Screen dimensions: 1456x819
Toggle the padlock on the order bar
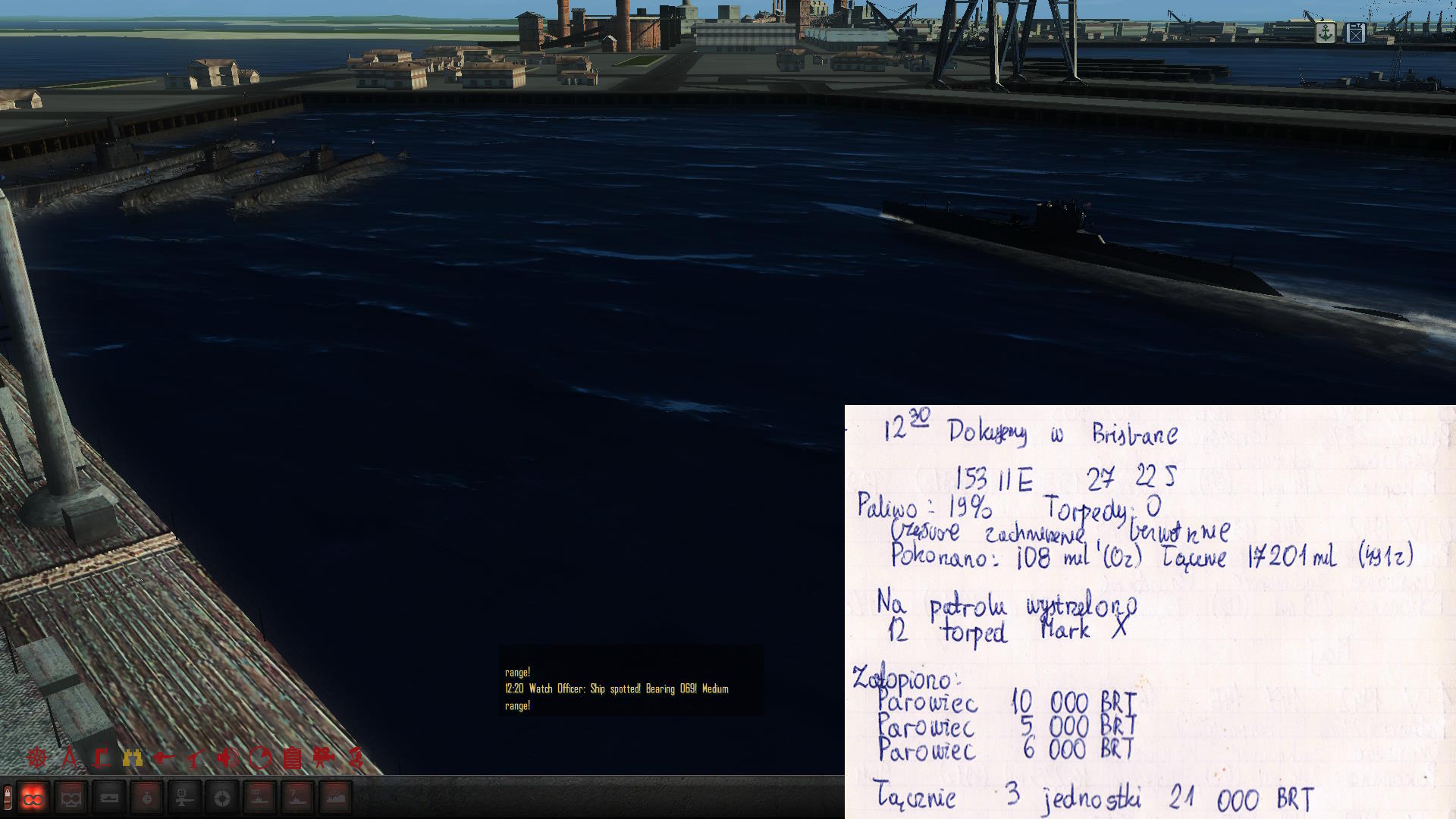point(7,796)
